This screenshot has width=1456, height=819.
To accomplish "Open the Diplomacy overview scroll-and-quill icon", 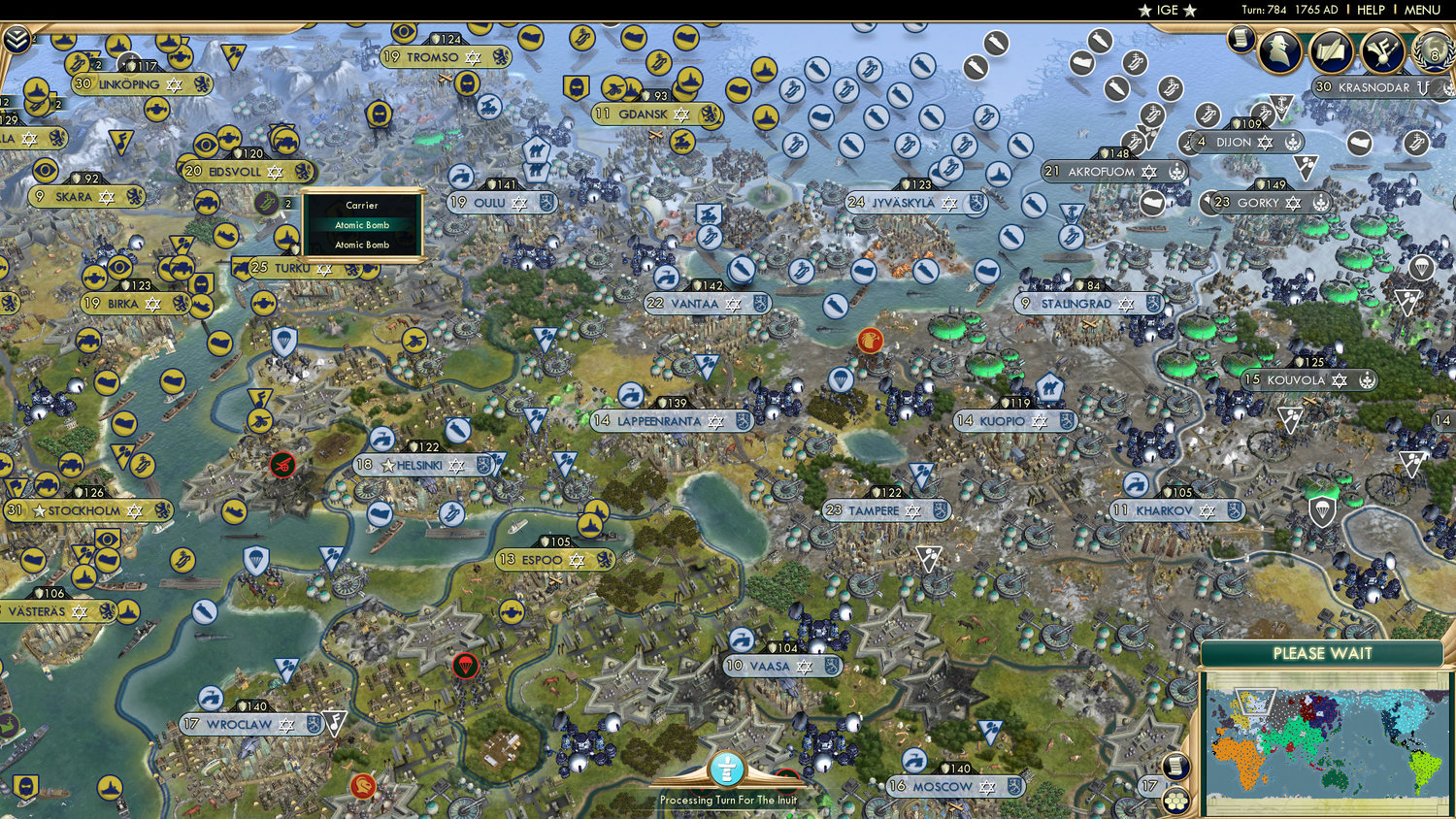I will [x=1333, y=51].
